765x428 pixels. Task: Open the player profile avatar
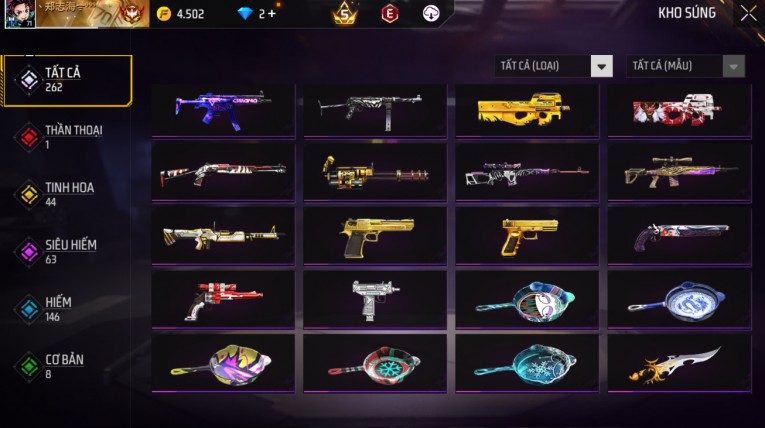(19, 13)
